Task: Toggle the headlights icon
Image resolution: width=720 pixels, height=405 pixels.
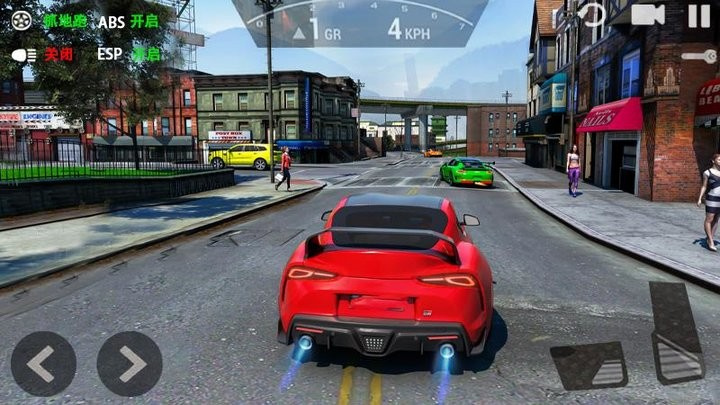Action: click(x=24, y=54)
